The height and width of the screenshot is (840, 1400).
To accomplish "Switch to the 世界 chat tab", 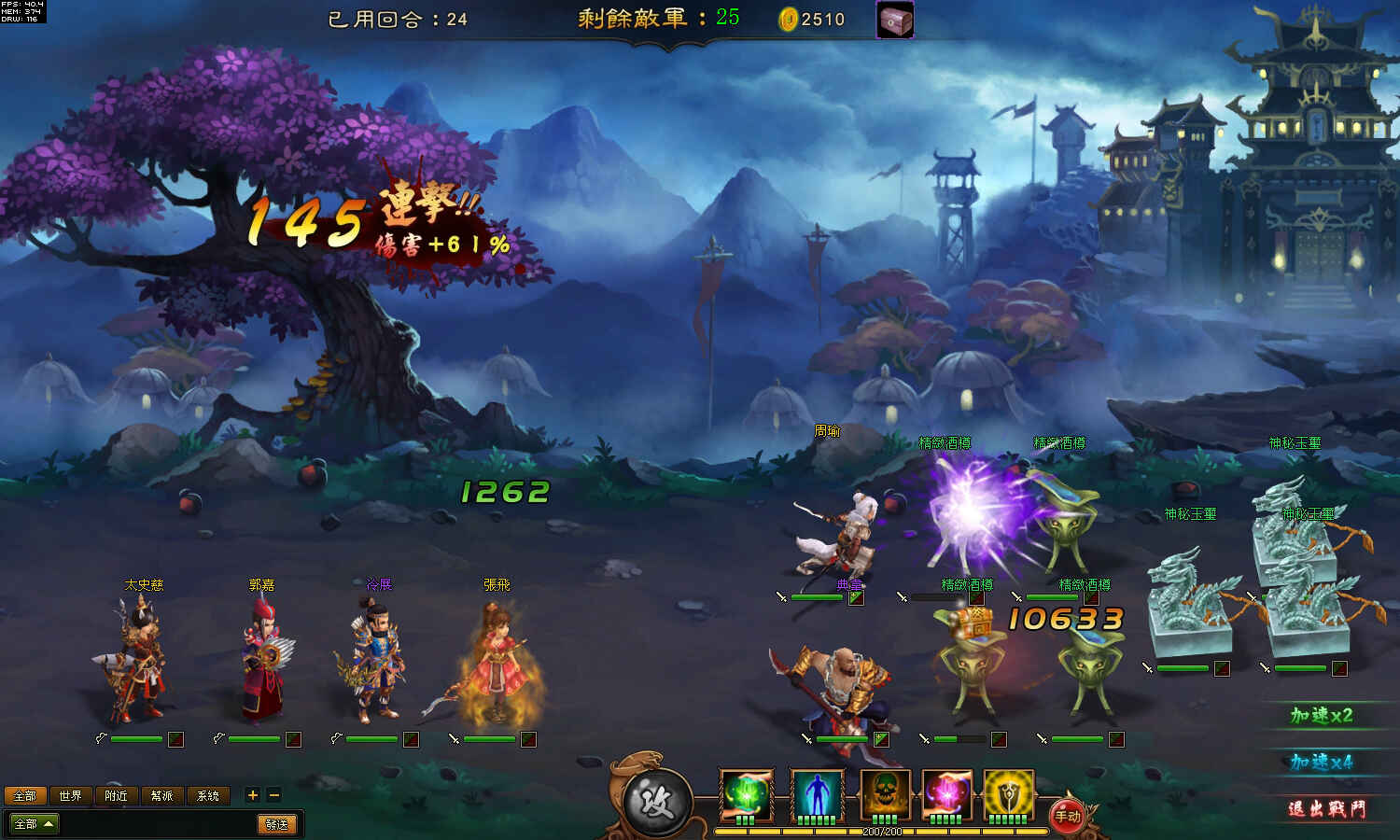I will (x=71, y=795).
